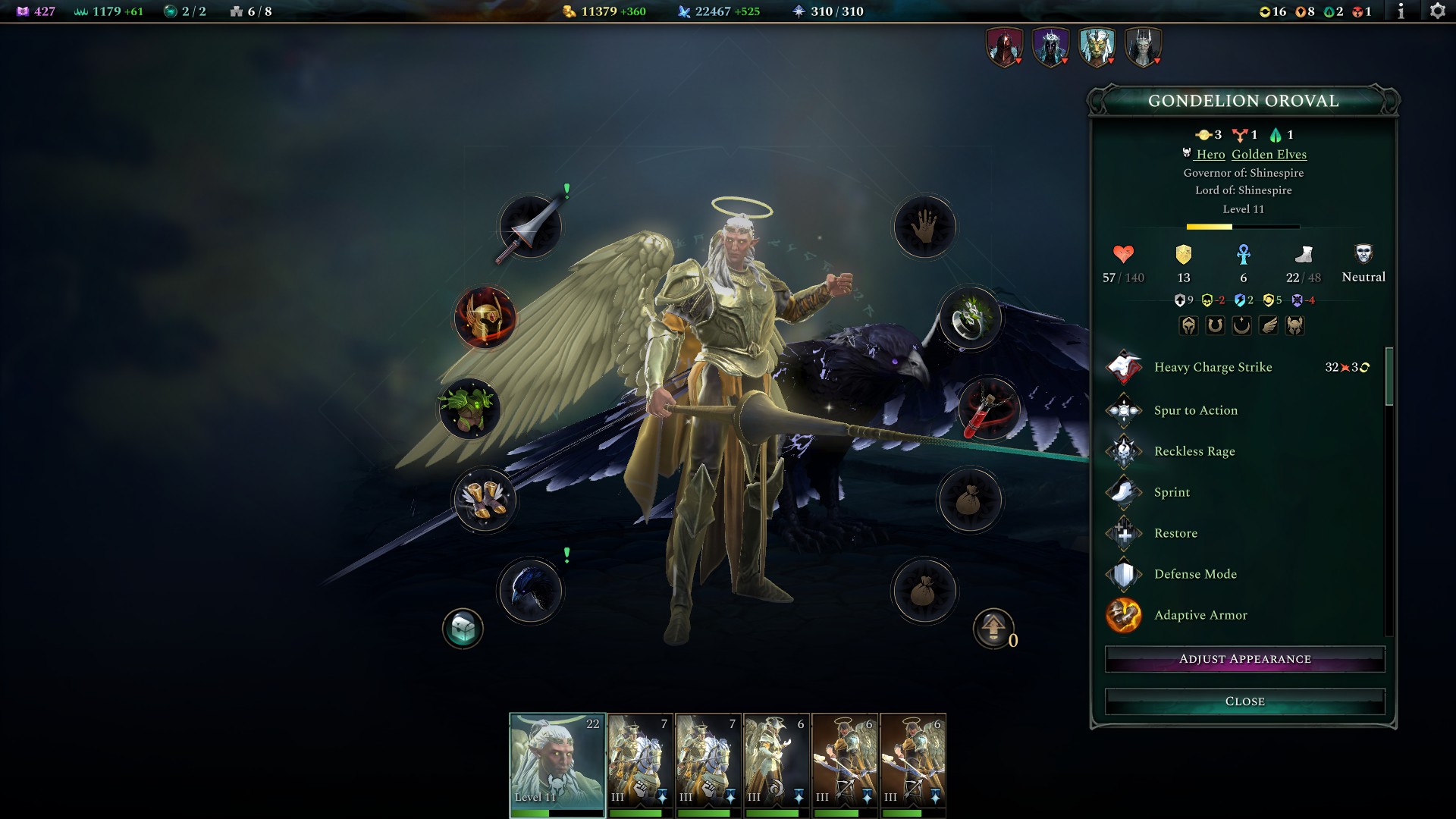Viewport: 1456px width, 819px height.
Task: Open the Hero unit type link
Action: [x=1211, y=154]
